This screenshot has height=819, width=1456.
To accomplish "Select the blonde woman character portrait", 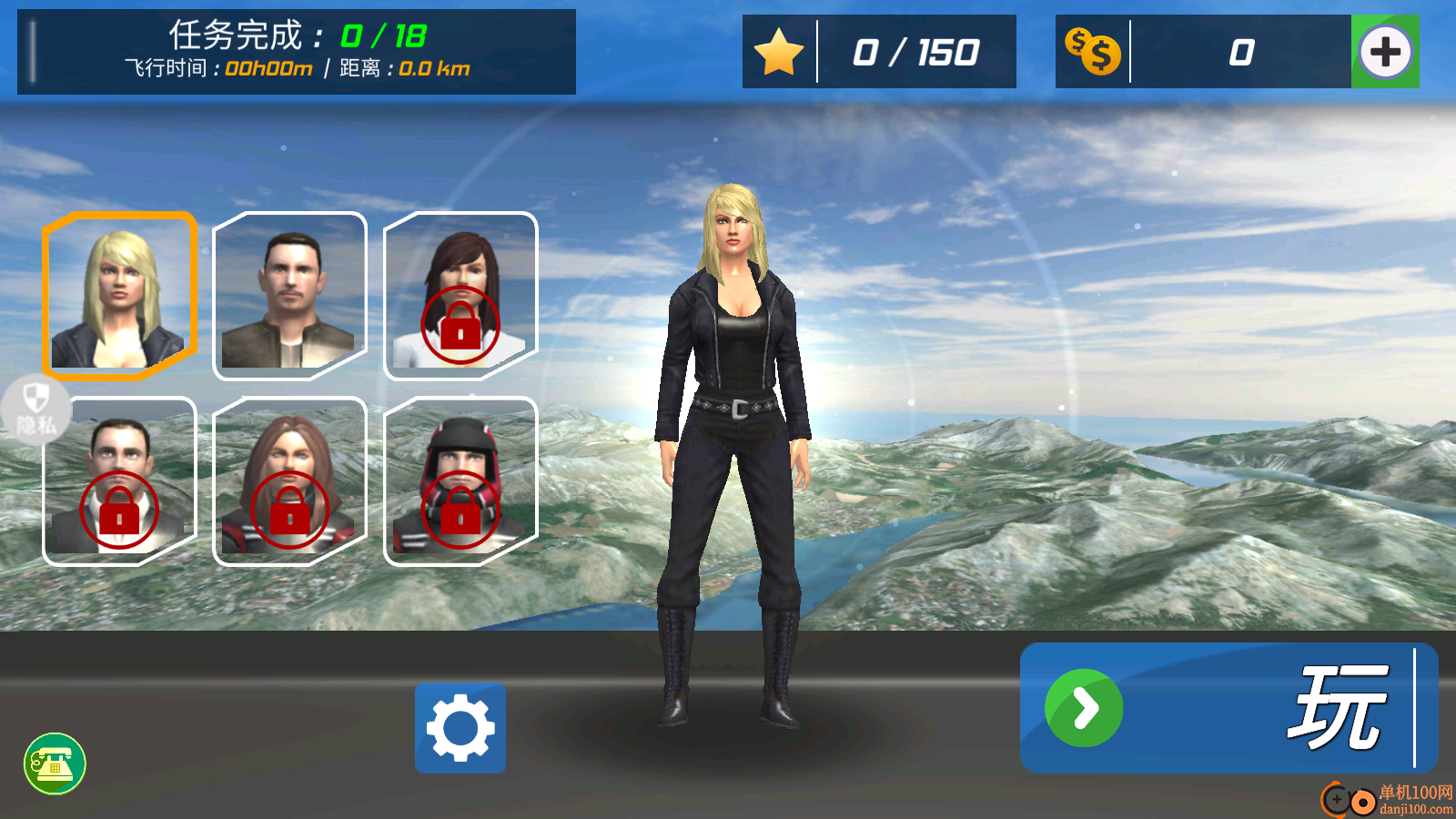I will pos(119,296).
